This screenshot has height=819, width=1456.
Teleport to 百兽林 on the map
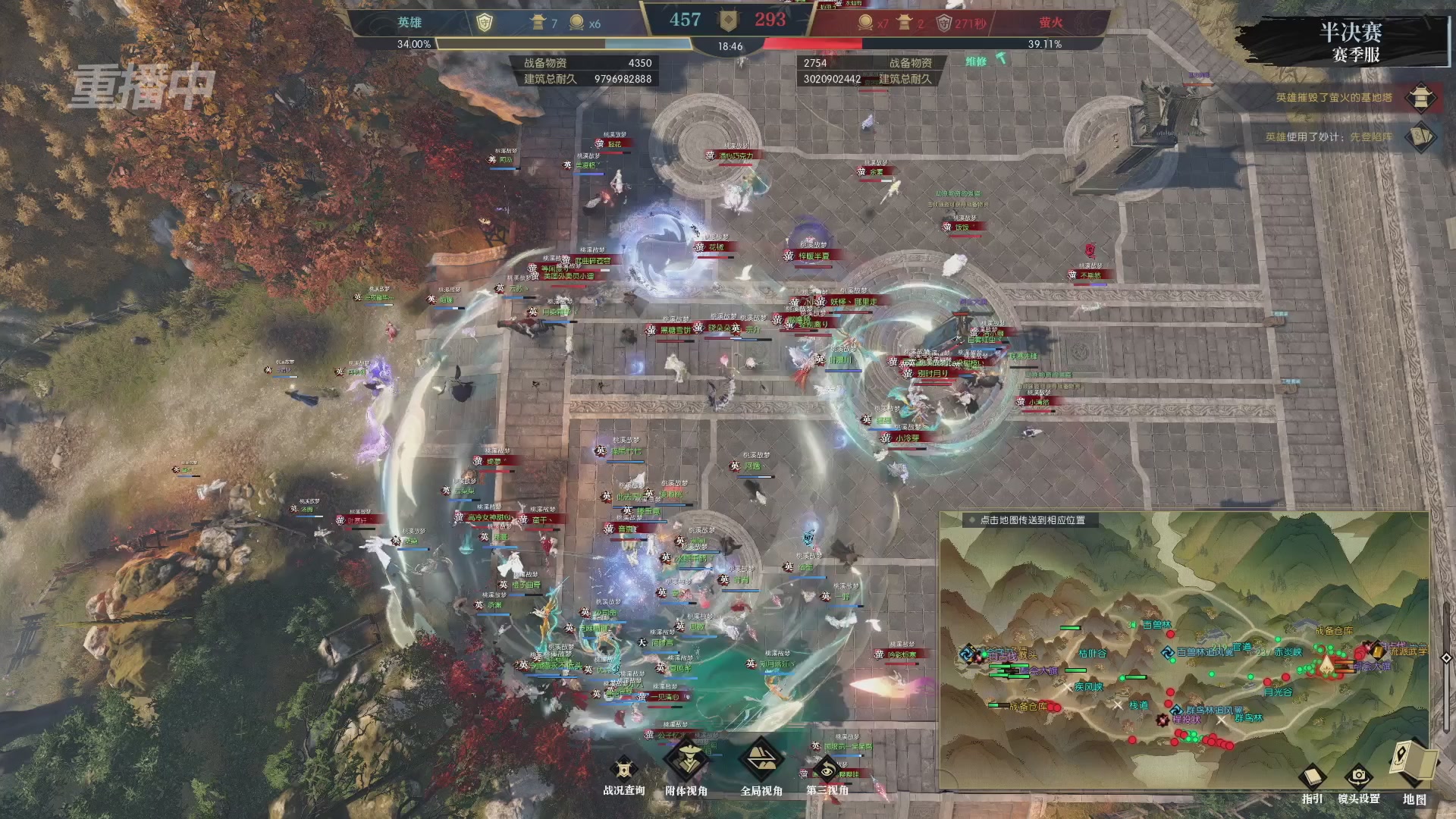pos(1156,625)
